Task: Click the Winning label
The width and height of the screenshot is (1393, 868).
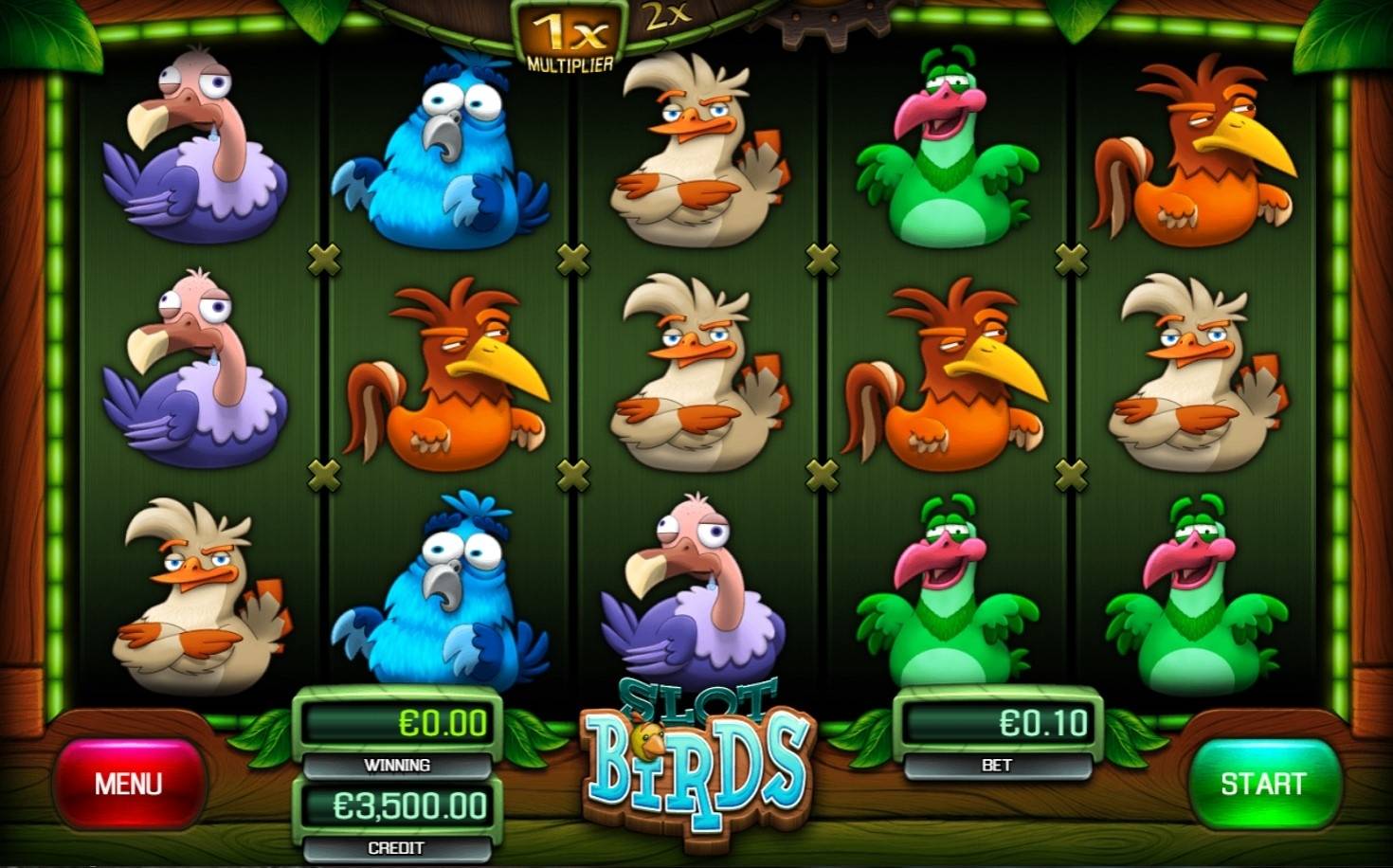Action: (398, 766)
